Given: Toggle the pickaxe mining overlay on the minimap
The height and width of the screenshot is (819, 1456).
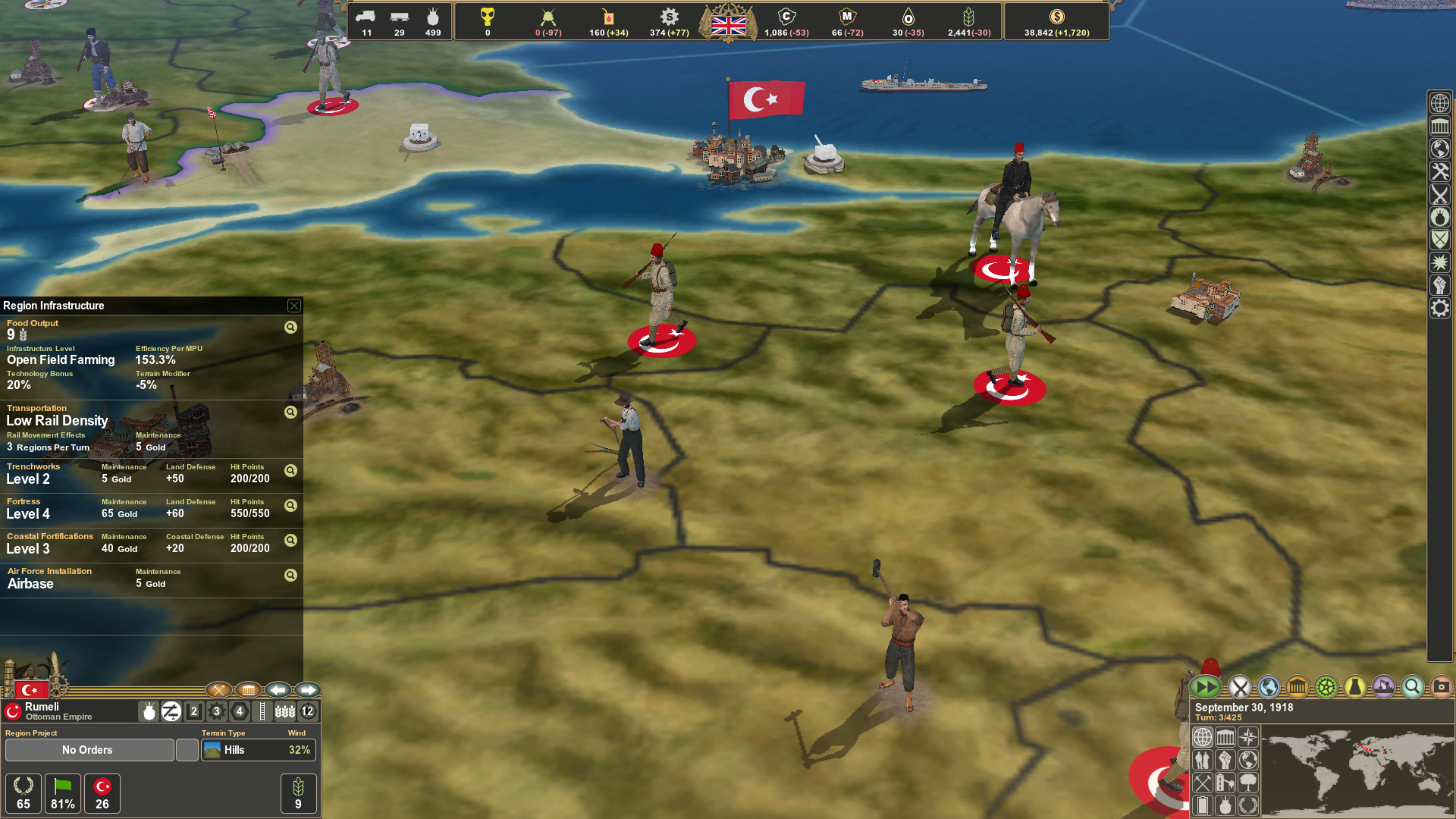Looking at the screenshot, I should [x=1202, y=784].
